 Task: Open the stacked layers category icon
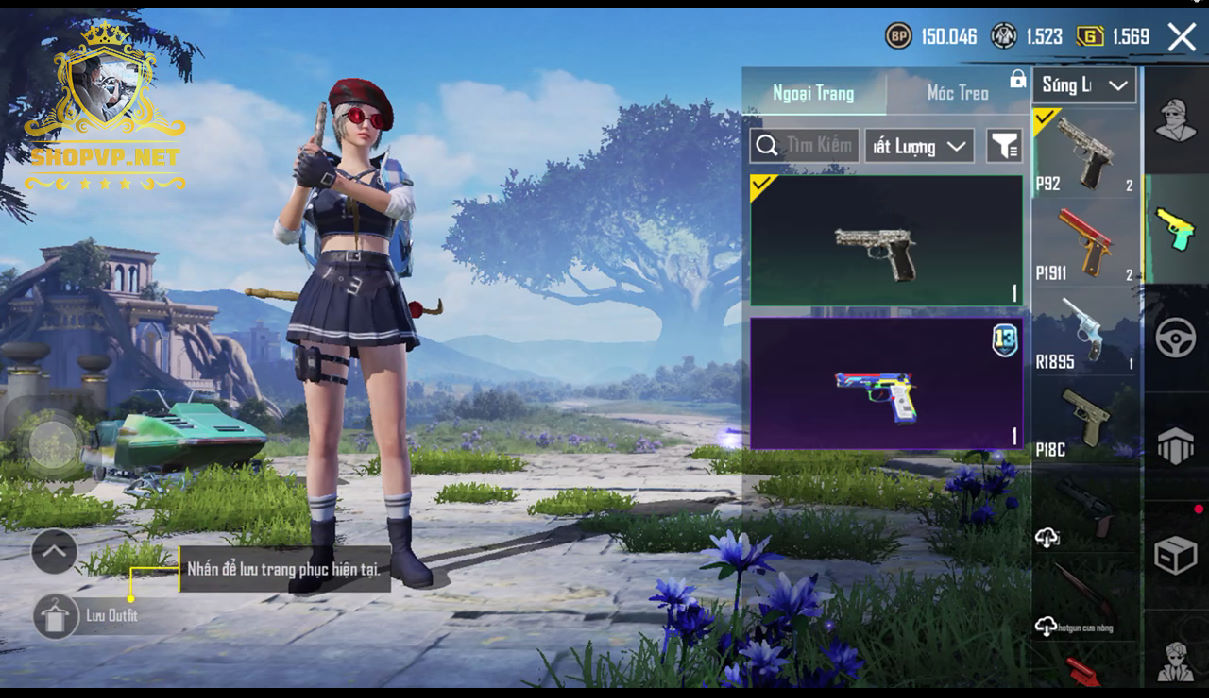(1176, 446)
